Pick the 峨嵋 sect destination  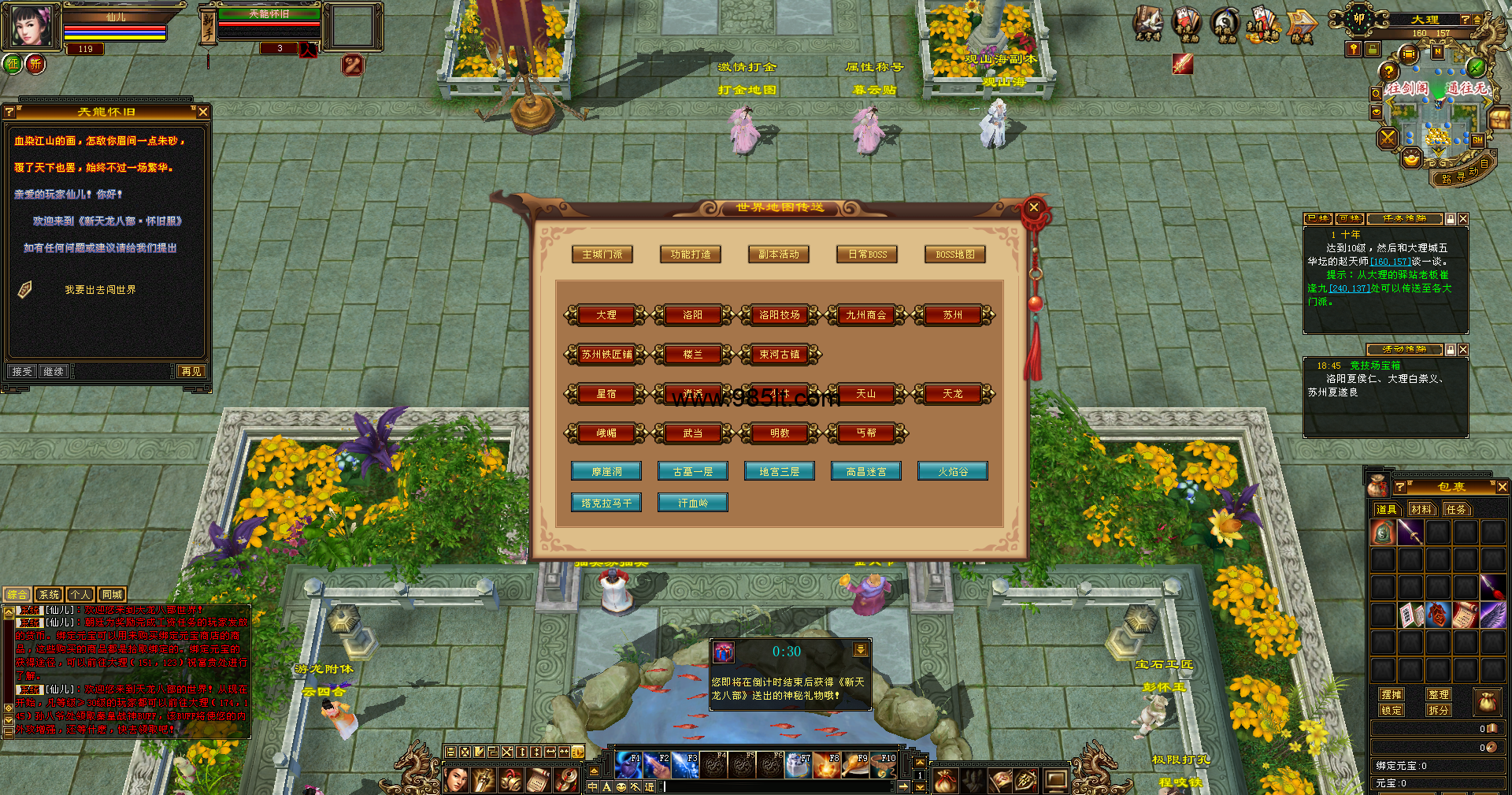click(606, 433)
